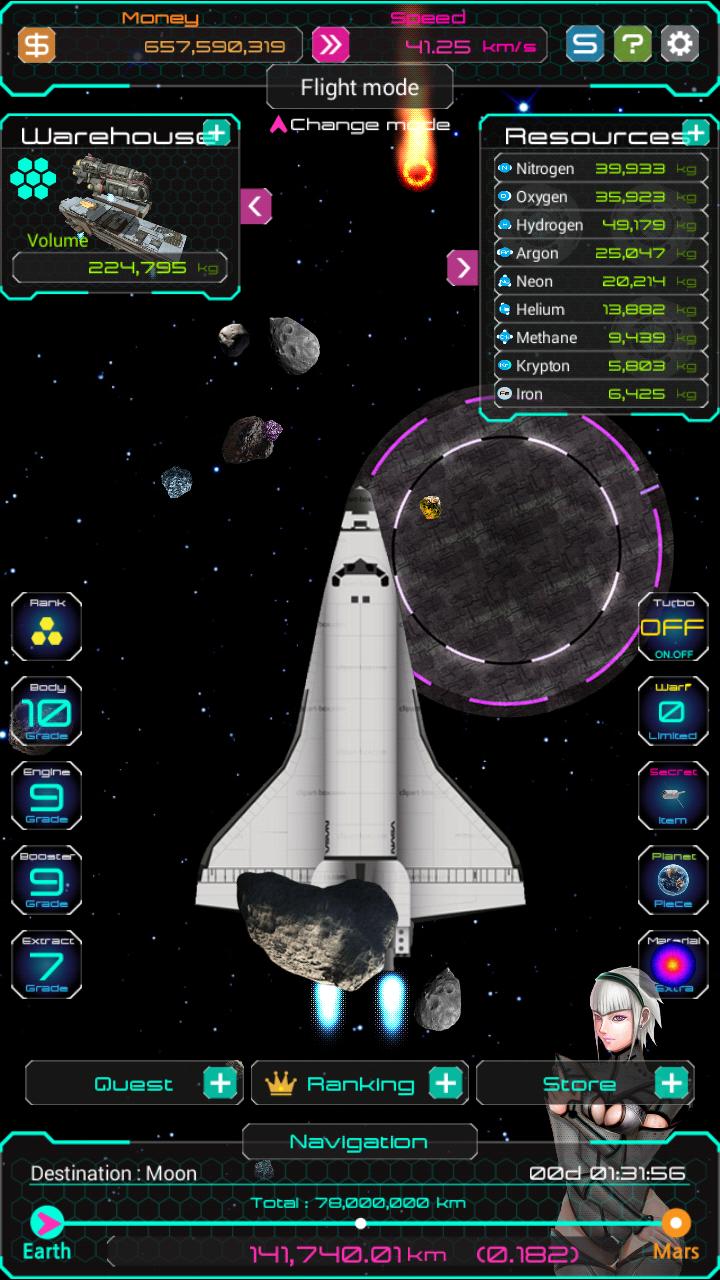Click the blue S button
Image resolution: width=720 pixels, height=1280 pixels.
click(x=585, y=44)
